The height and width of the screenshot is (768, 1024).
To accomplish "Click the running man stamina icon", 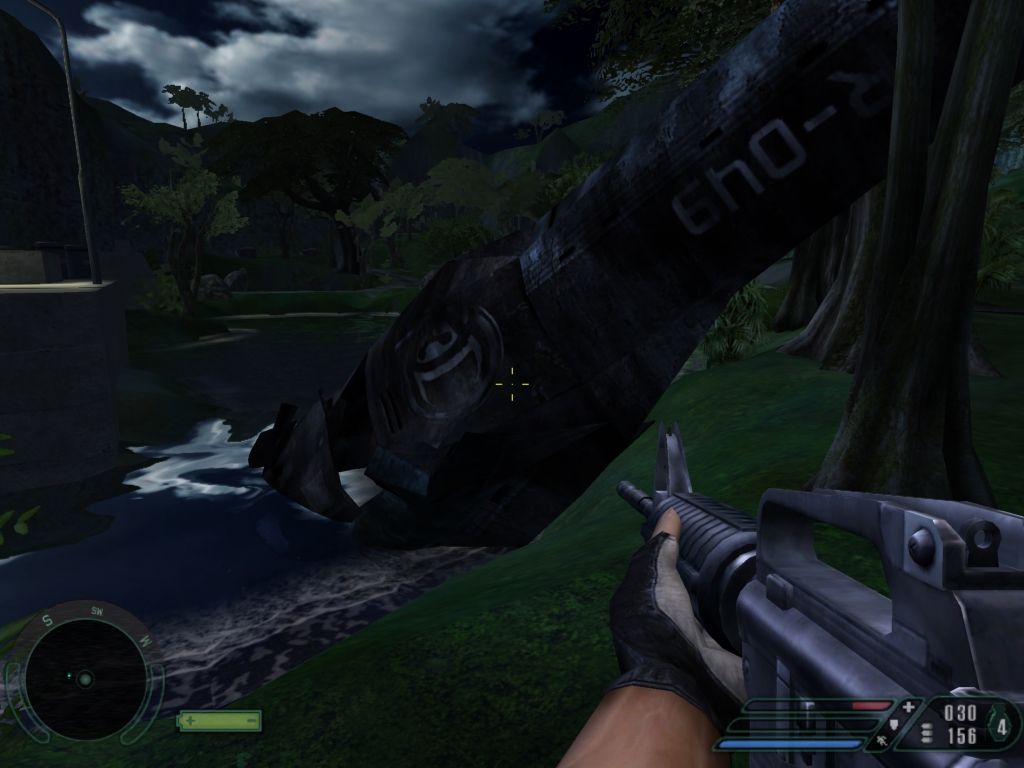I will (x=881, y=741).
